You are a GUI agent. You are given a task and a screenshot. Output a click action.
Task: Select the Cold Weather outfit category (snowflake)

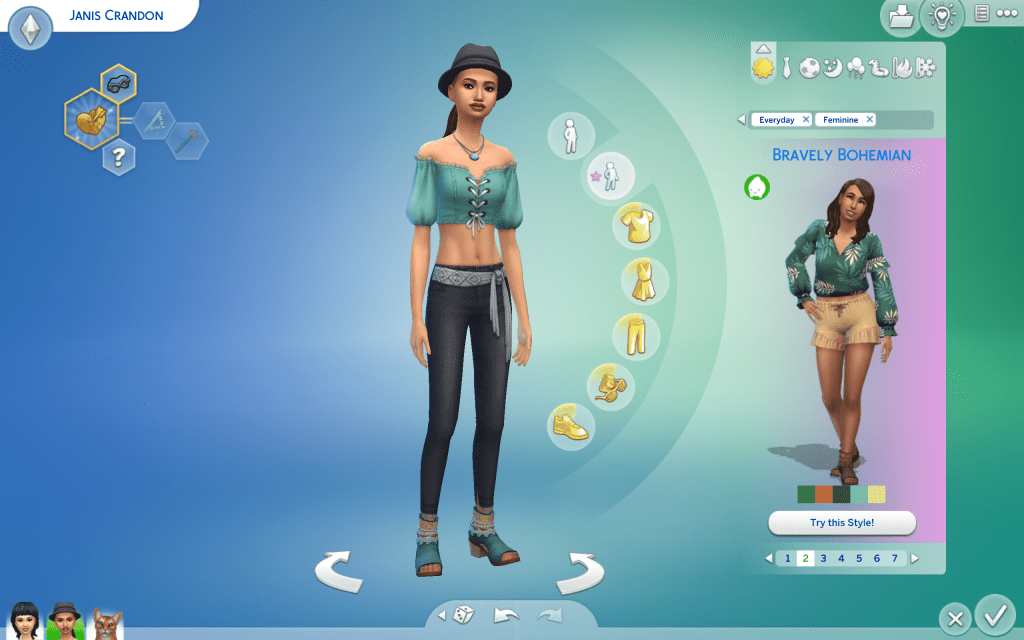927,68
